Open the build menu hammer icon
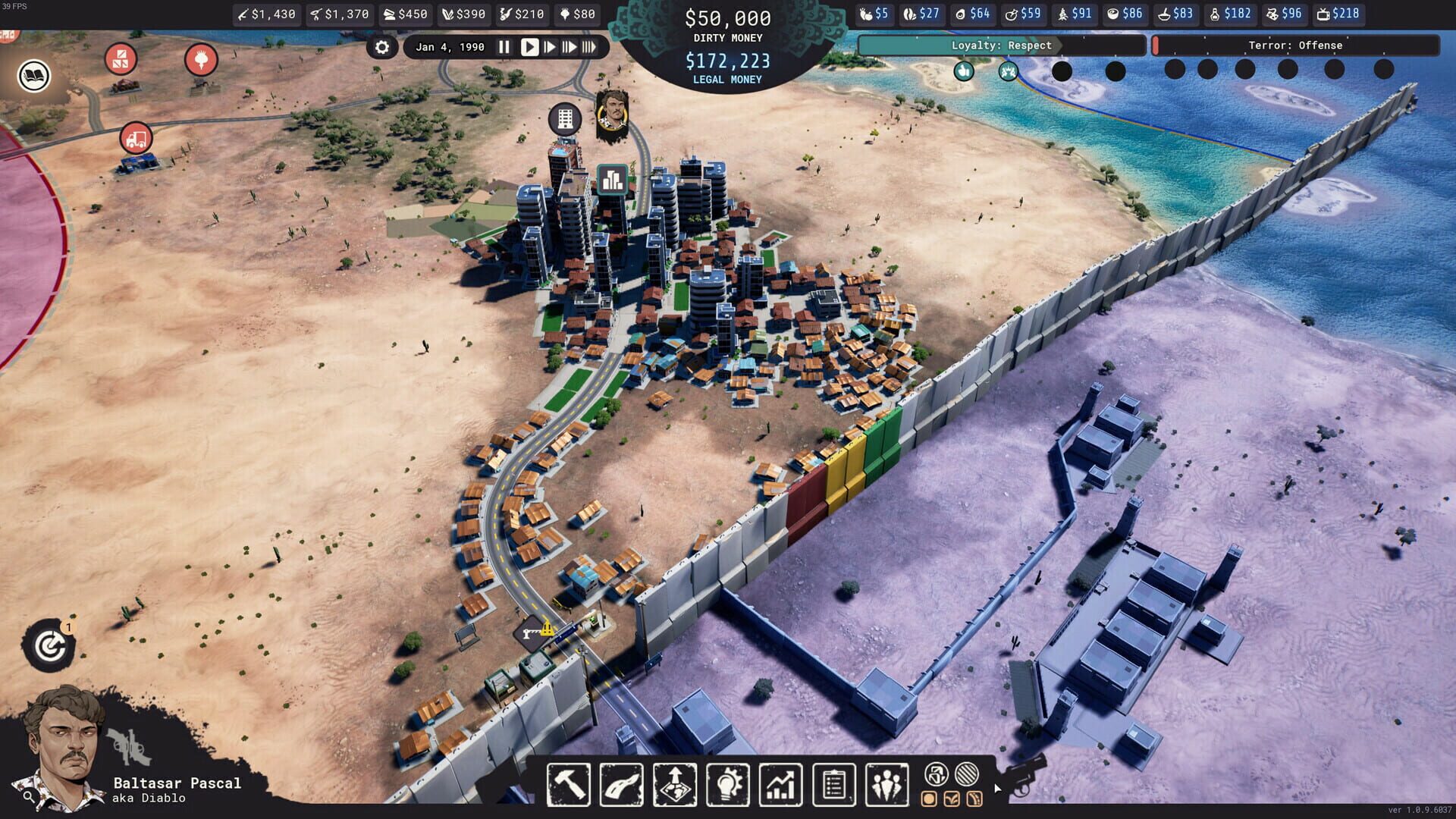 tap(569, 785)
